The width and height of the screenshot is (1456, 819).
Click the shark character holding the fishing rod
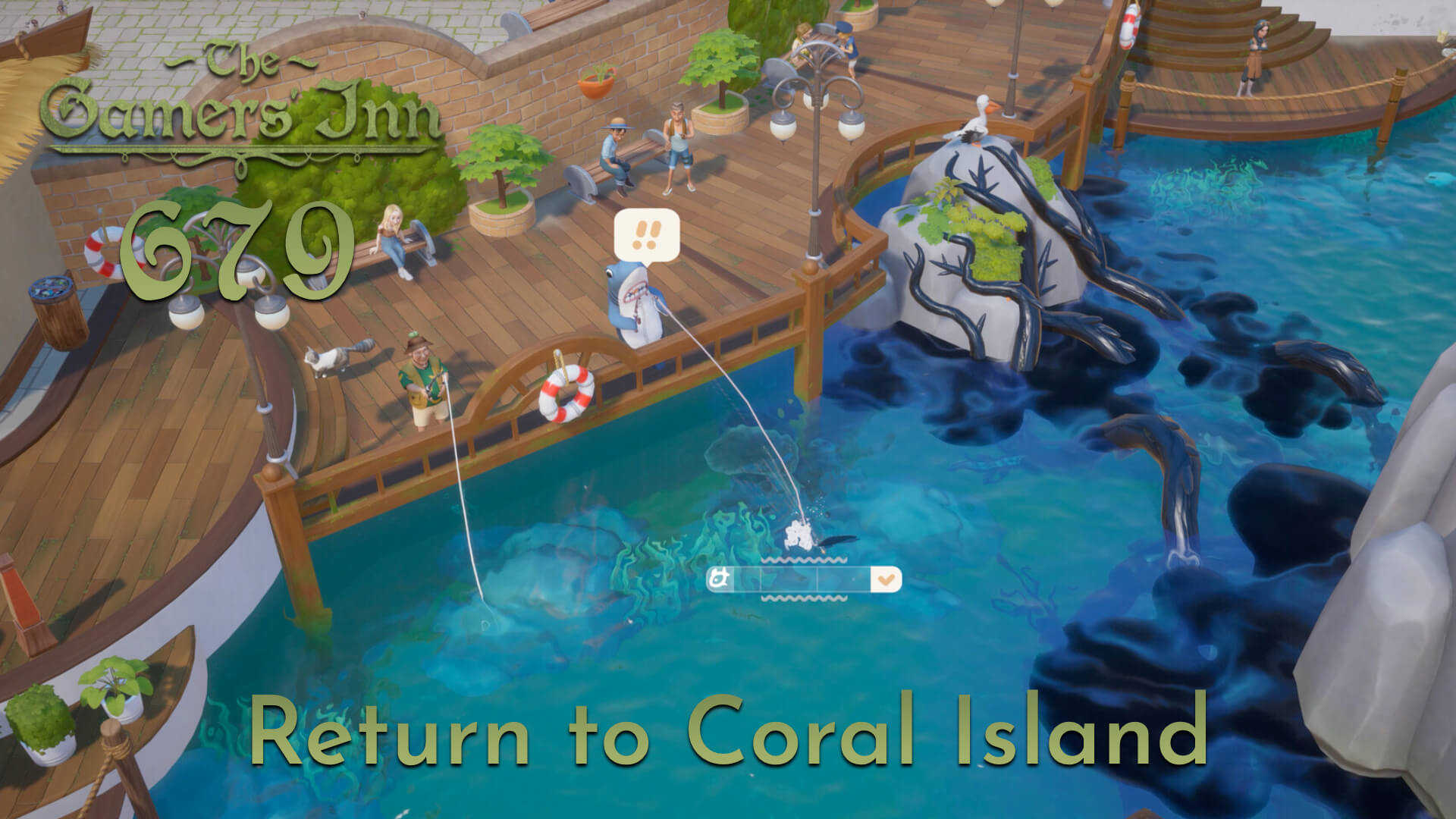click(x=635, y=303)
